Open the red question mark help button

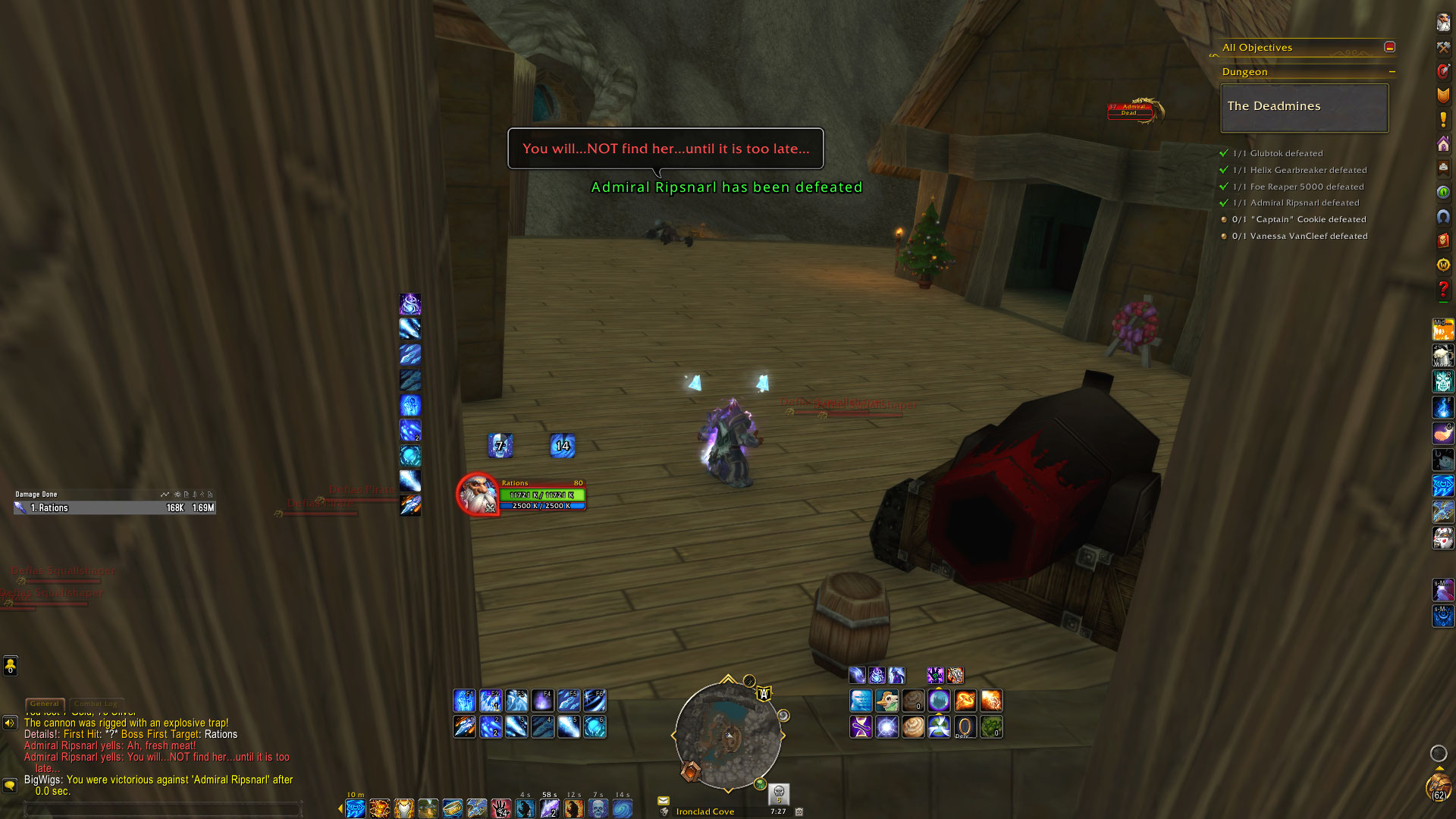(1443, 289)
